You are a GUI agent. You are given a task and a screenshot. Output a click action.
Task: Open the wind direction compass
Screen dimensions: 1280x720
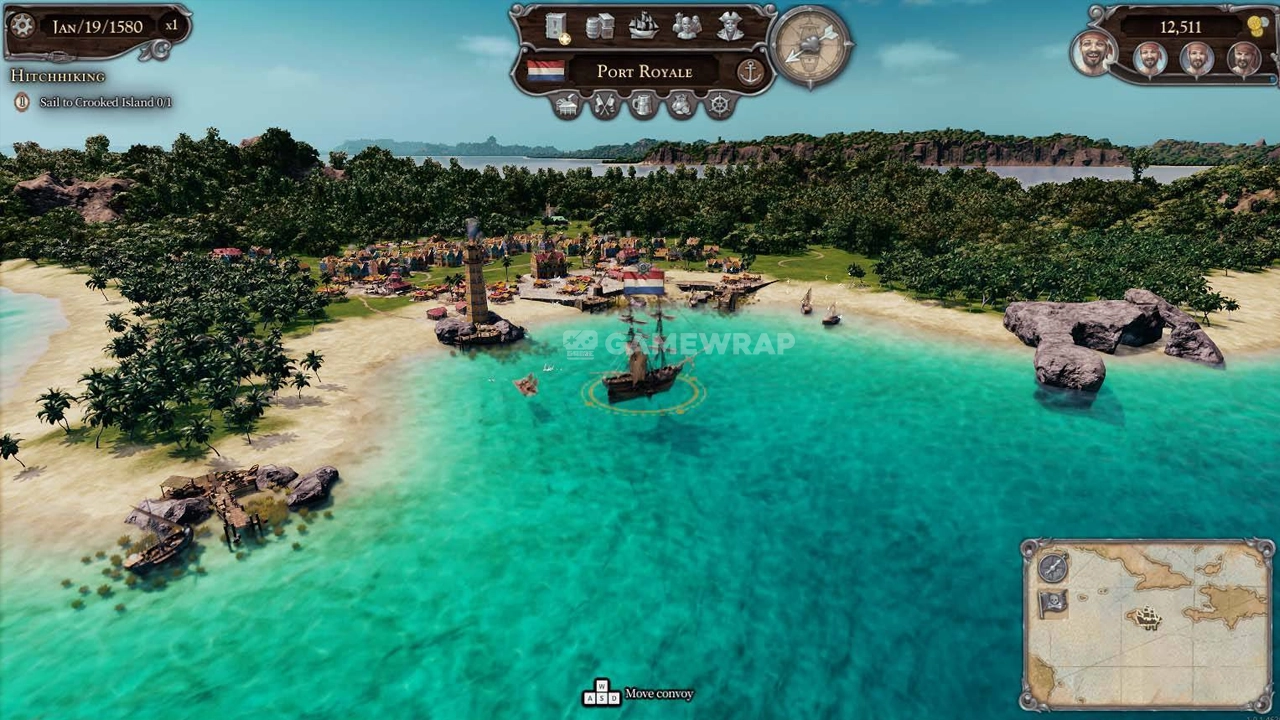pos(811,45)
